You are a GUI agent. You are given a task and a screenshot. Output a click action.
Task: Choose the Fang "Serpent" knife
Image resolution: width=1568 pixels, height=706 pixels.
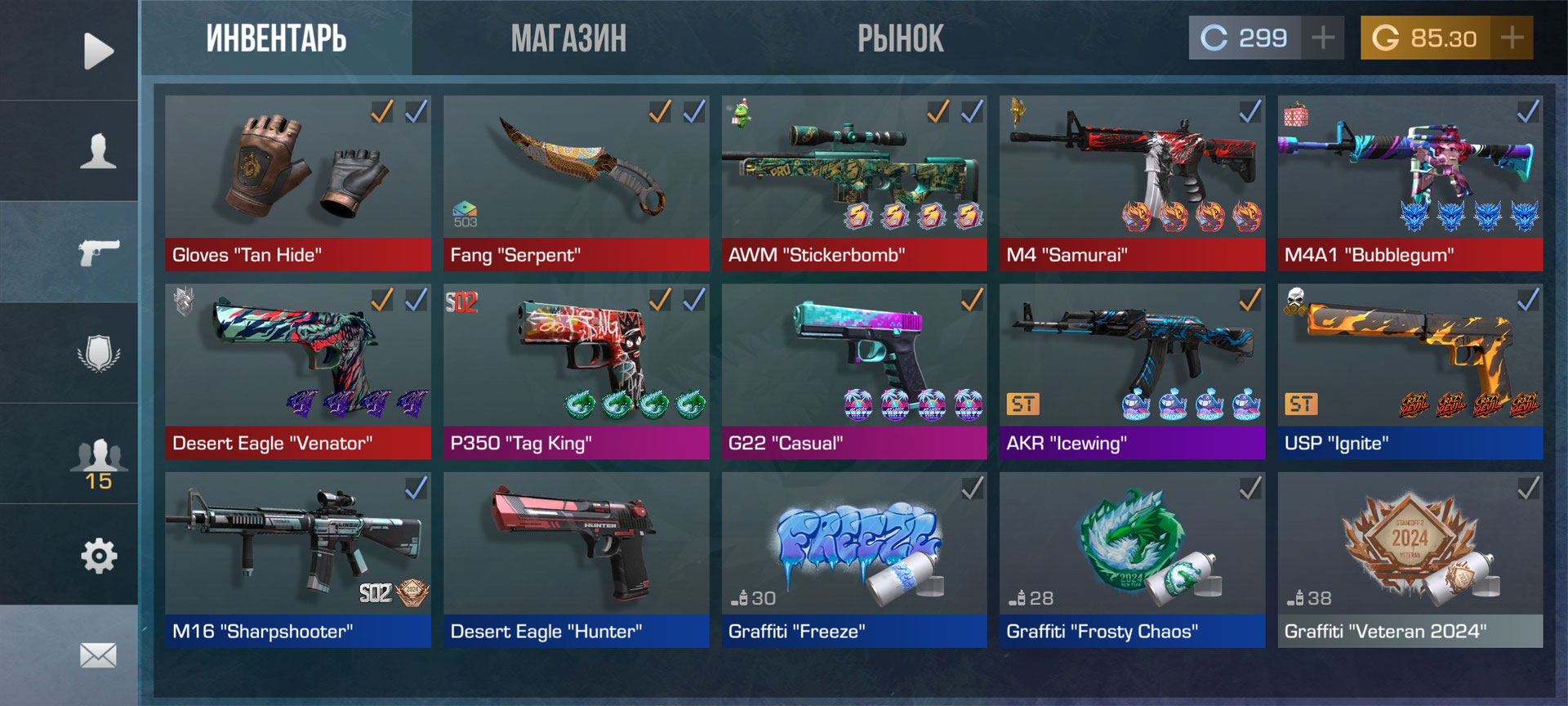[576, 183]
